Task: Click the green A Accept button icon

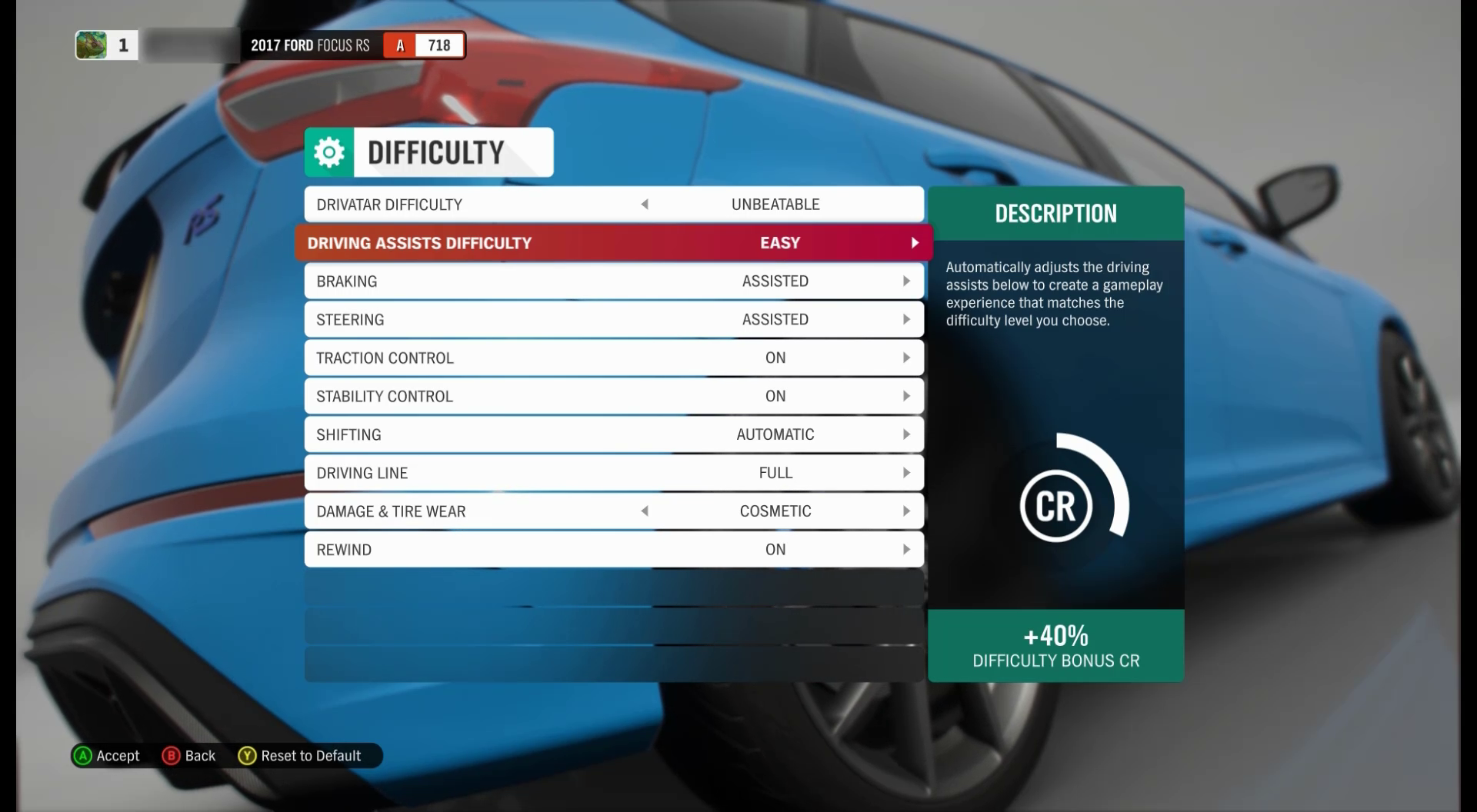Action: (83, 756)
